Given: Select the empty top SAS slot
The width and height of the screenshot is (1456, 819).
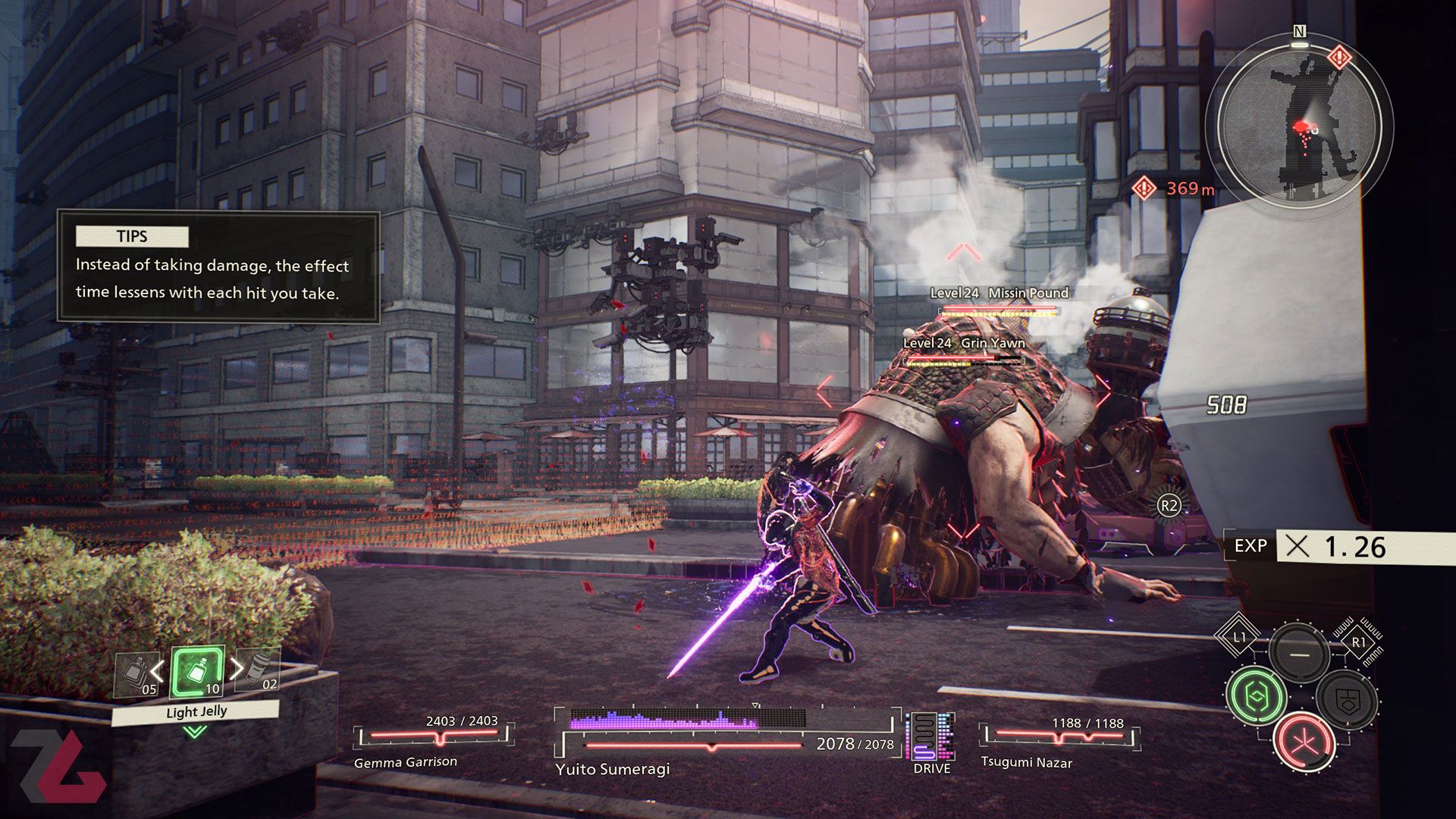Looking at the screenshot, I should click(1299, 653).
